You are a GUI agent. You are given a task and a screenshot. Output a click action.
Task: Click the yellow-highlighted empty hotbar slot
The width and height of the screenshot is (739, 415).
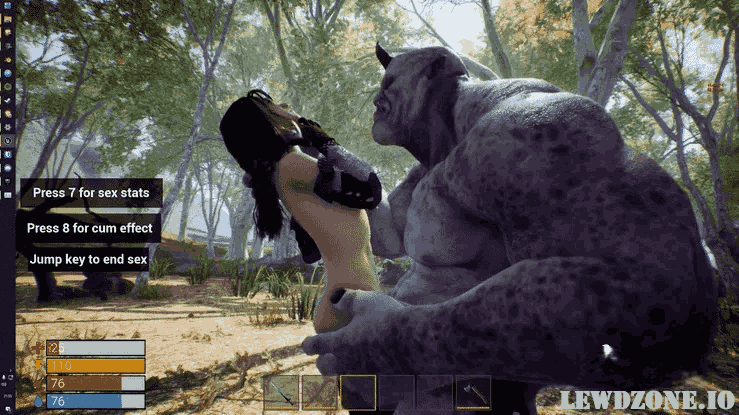click(358, 392)
